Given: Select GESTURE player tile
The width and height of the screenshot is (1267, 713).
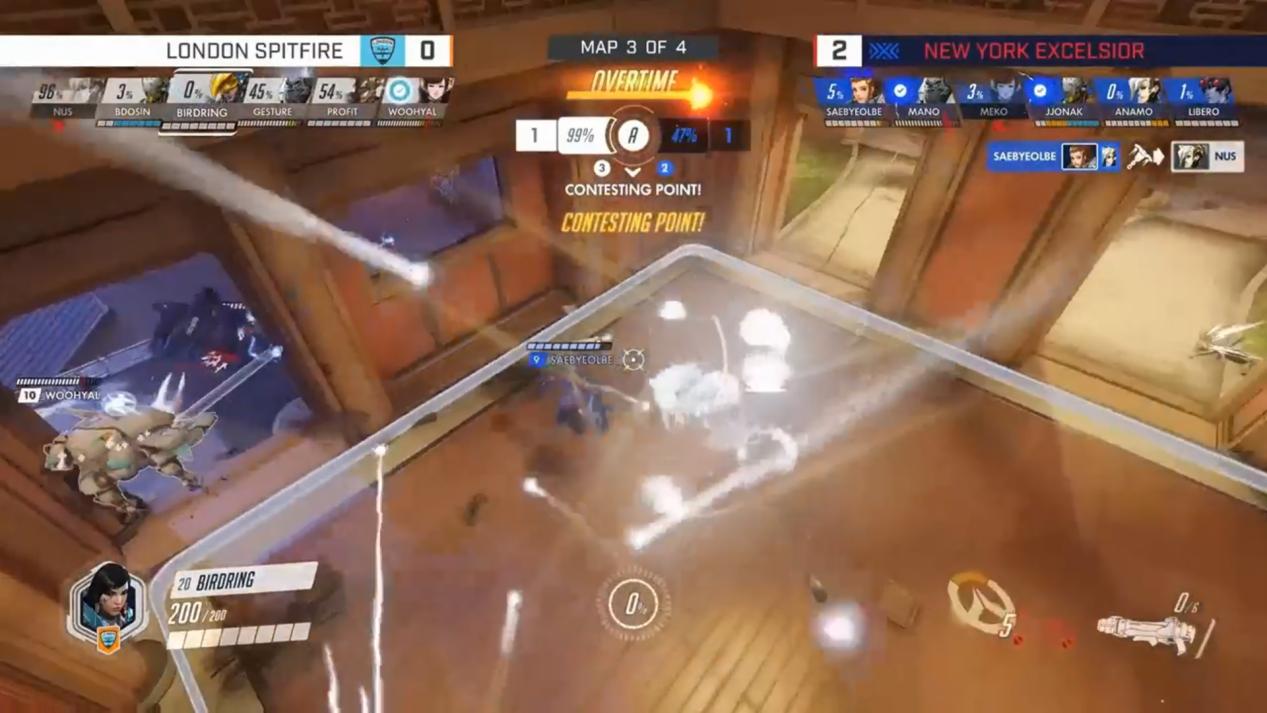Looking at the screenshot, I should 272,101.
